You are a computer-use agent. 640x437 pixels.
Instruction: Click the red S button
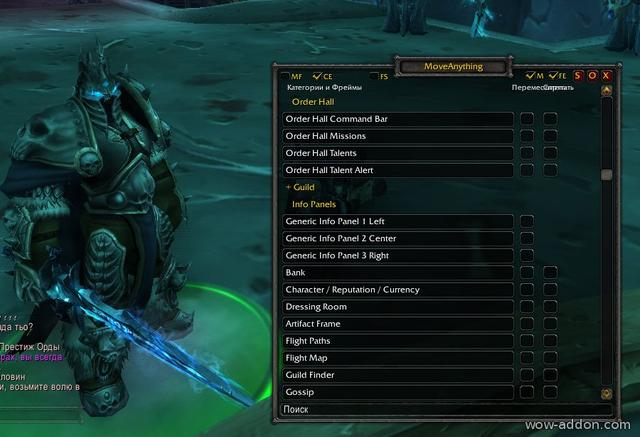tap(578, 76)
